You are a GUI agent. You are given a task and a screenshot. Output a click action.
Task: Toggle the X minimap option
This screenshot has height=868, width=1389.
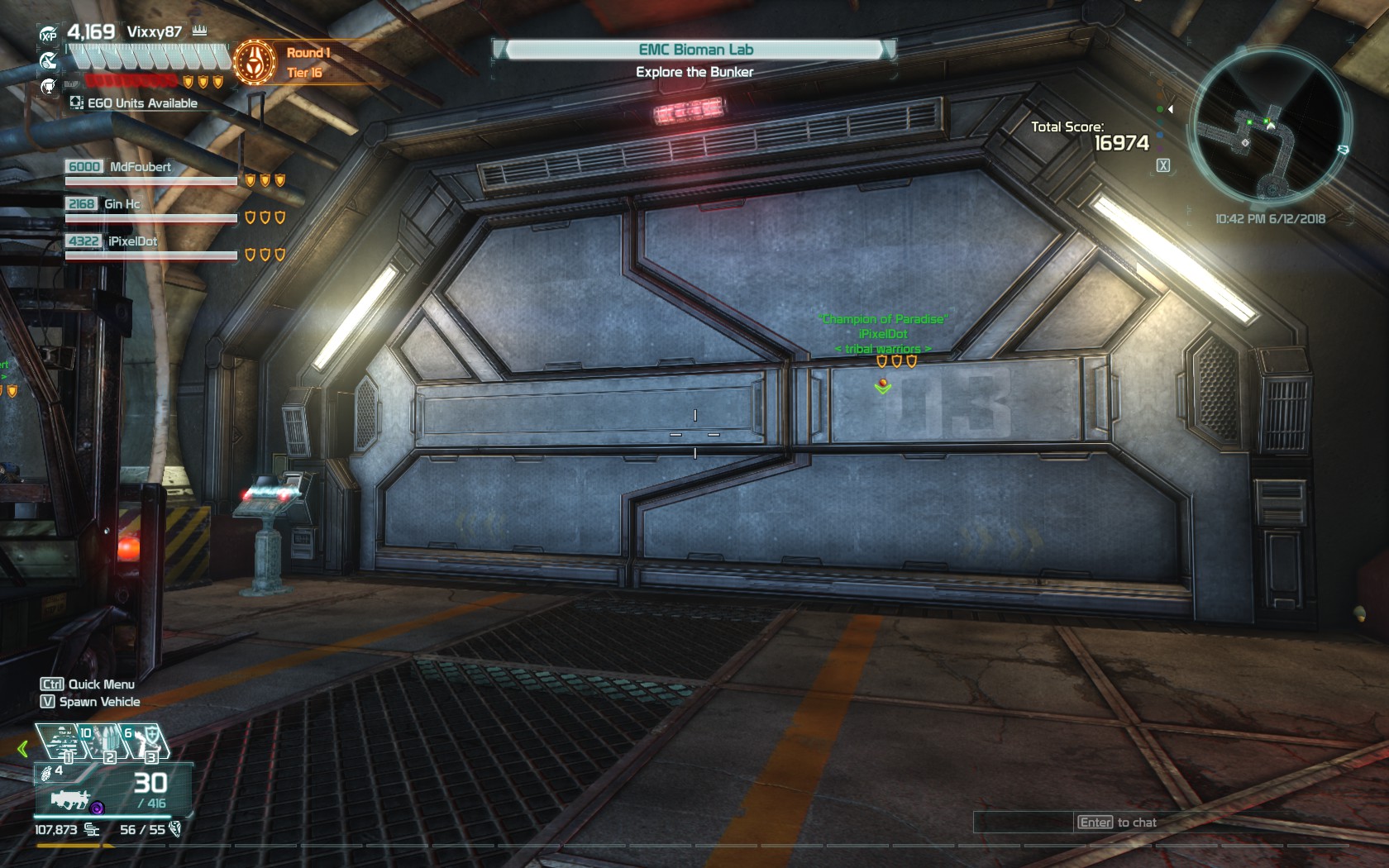click(1163, 165)
